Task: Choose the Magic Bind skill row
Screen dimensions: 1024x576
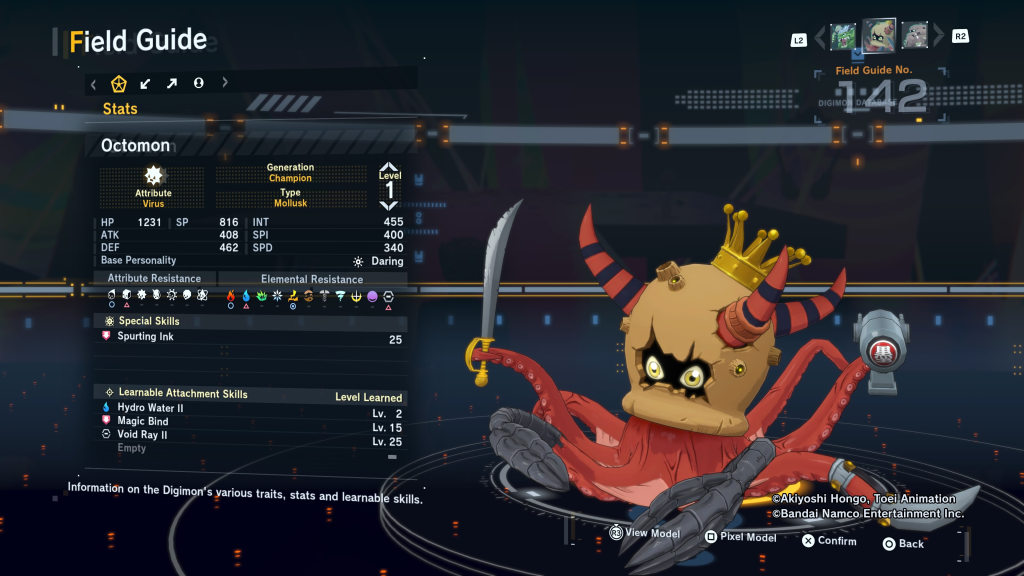Action: pyautogui.click(x=250, y=422)
